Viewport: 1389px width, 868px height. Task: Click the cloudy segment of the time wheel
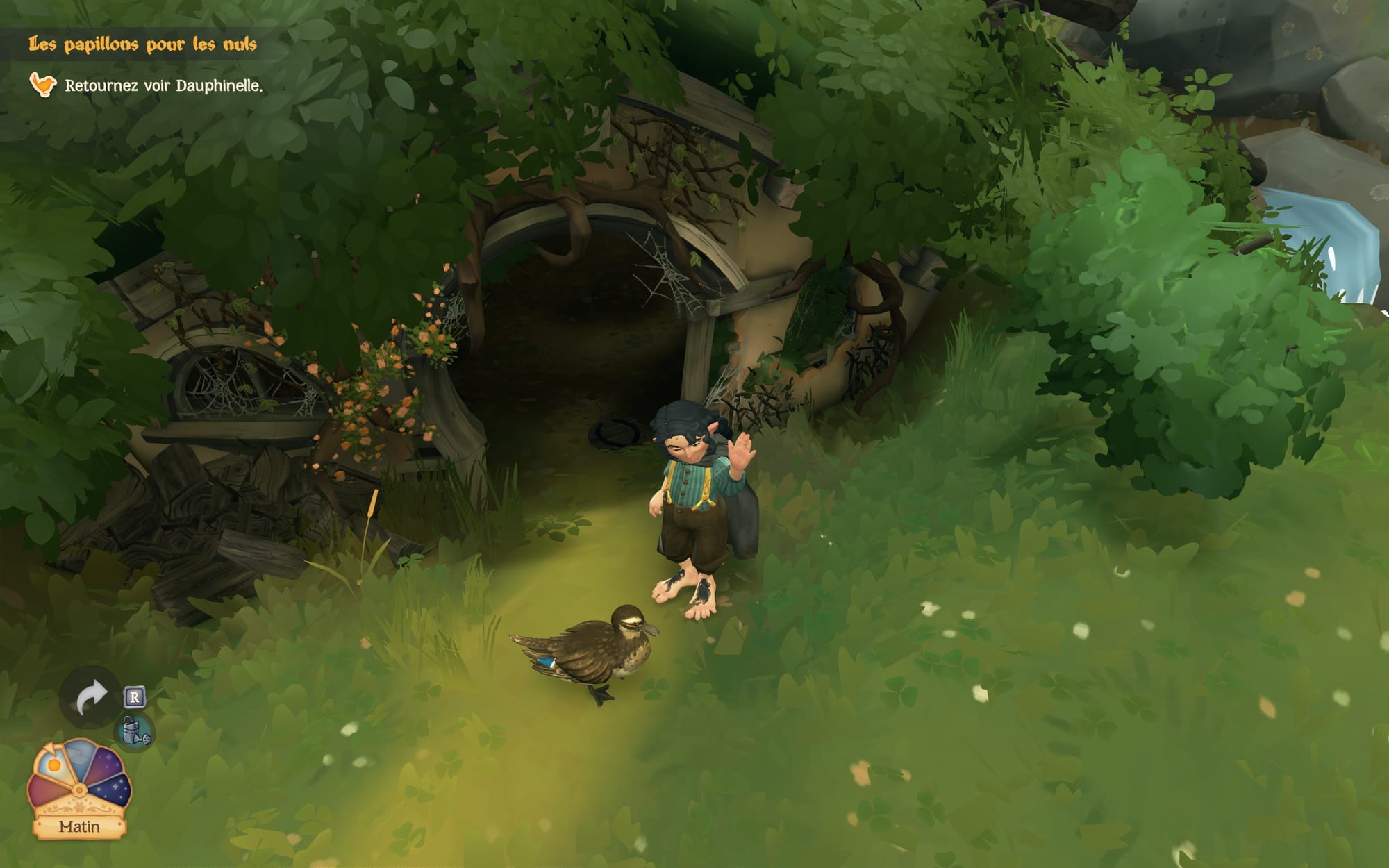78,758
